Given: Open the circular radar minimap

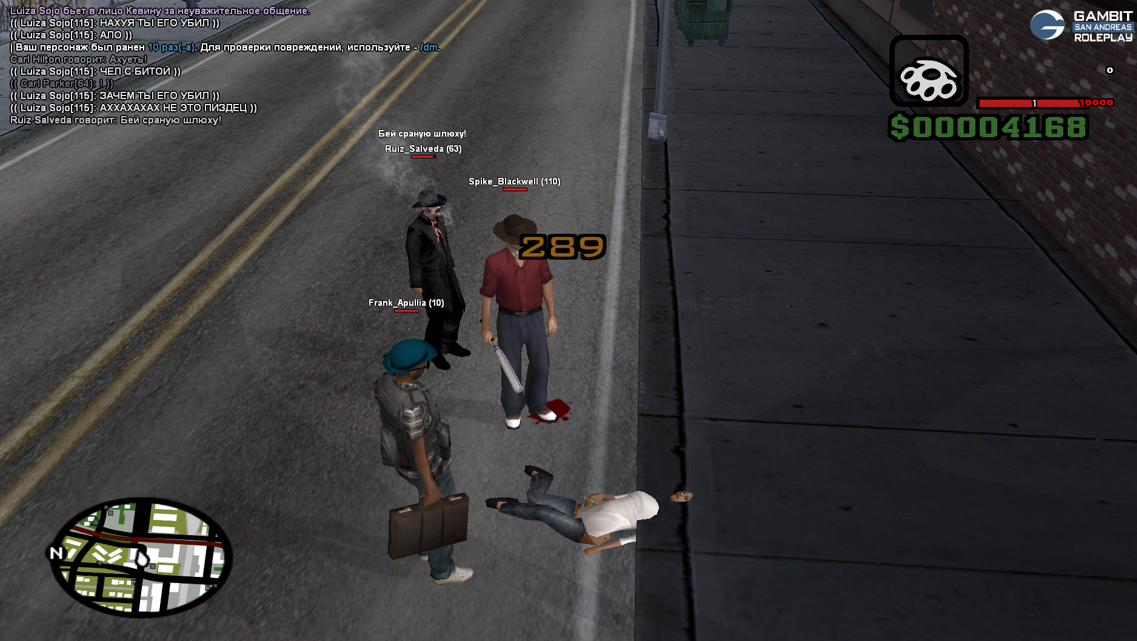Looking at the screenshot, I should pos(141,557).
